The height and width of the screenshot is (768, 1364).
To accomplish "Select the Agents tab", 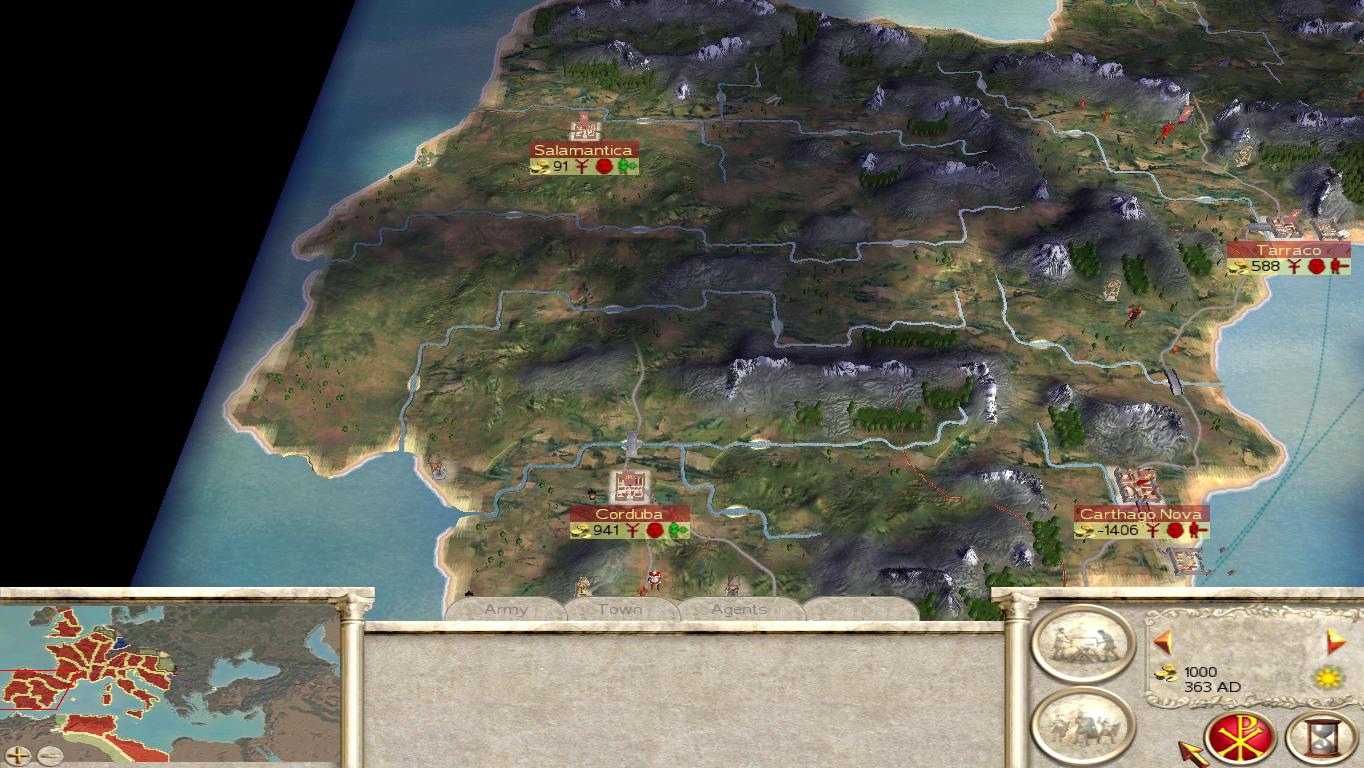I will 739,609.
